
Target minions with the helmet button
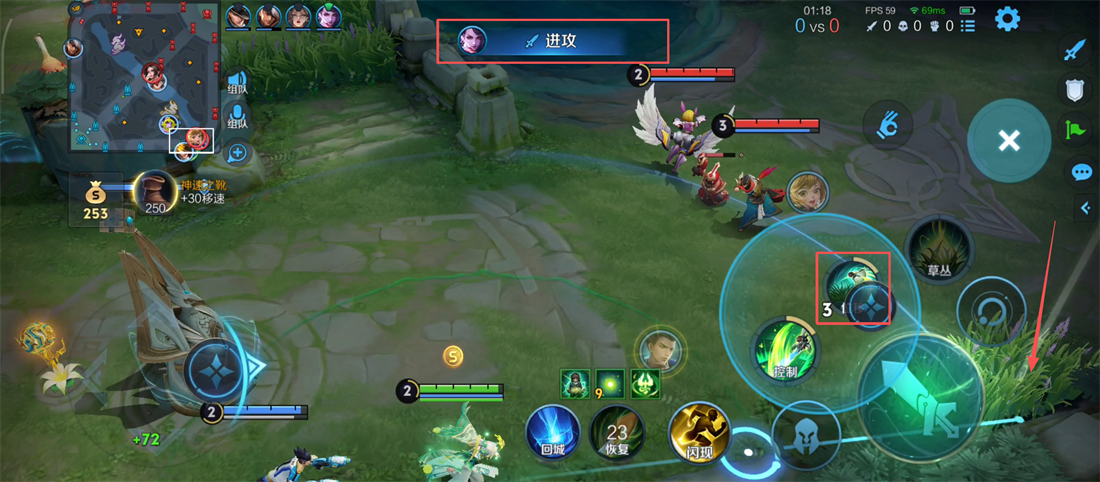click(806, 434)
